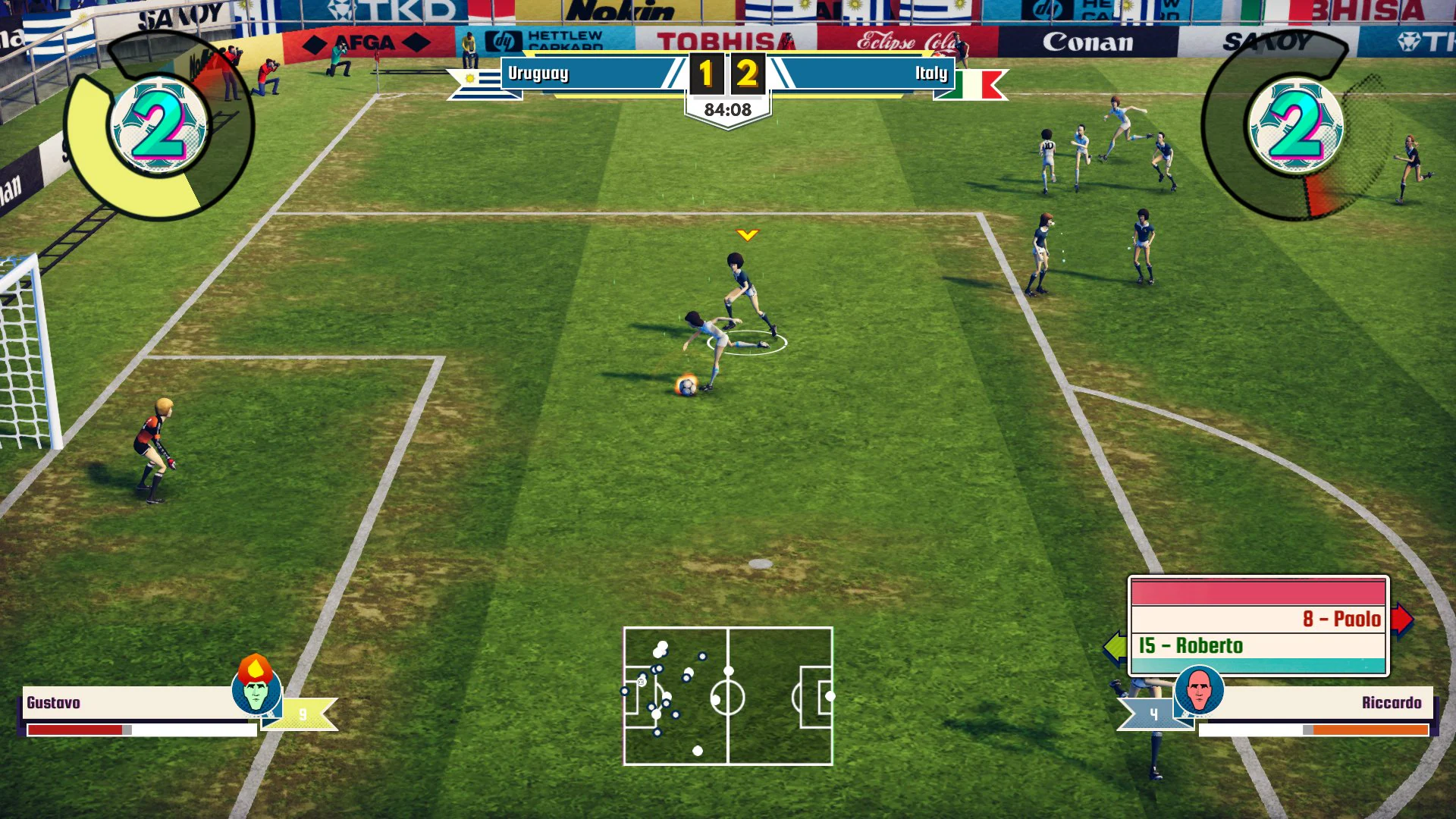
Task: Click Gustavo's red stamina bar
Action: tap(76, 731)
